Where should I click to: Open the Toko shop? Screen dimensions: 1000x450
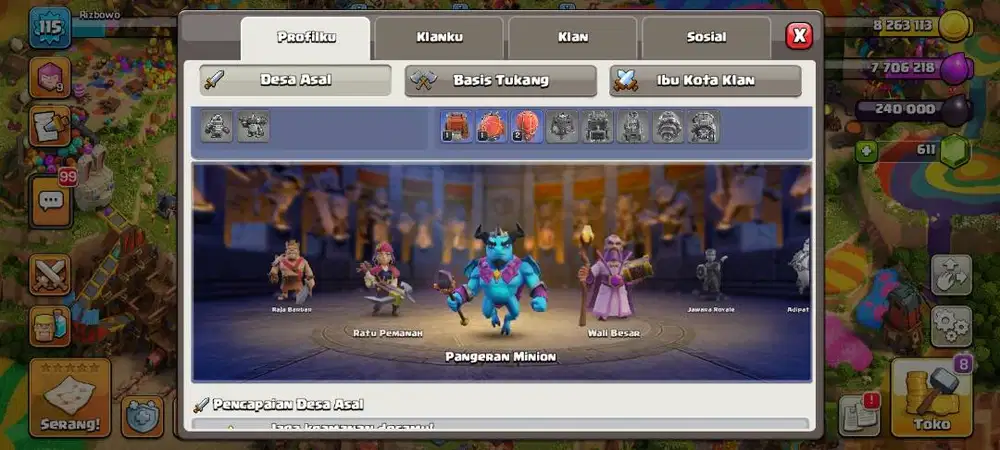click(x=930, y=398)
